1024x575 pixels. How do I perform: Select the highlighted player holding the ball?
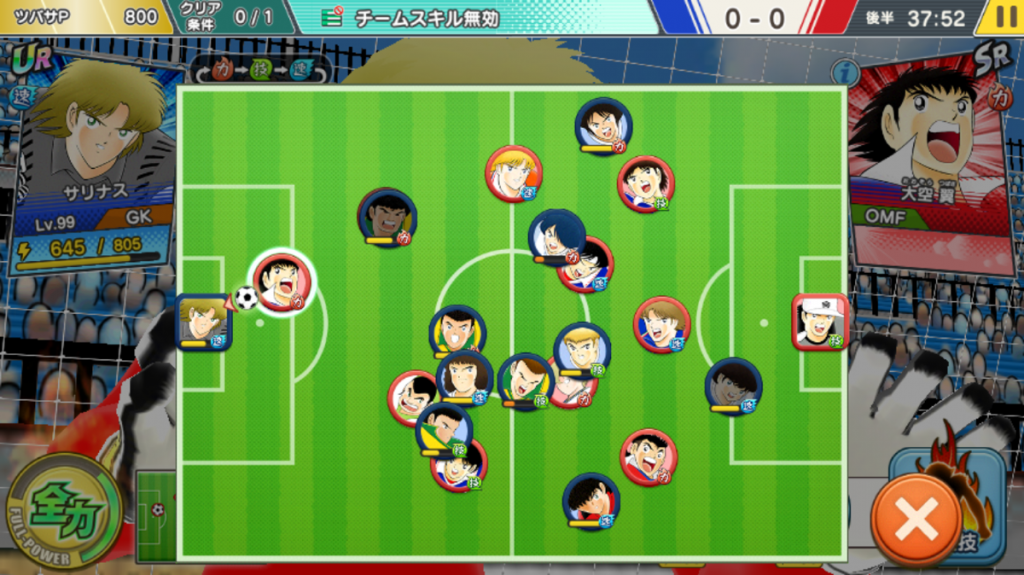[x=282, y=283]
